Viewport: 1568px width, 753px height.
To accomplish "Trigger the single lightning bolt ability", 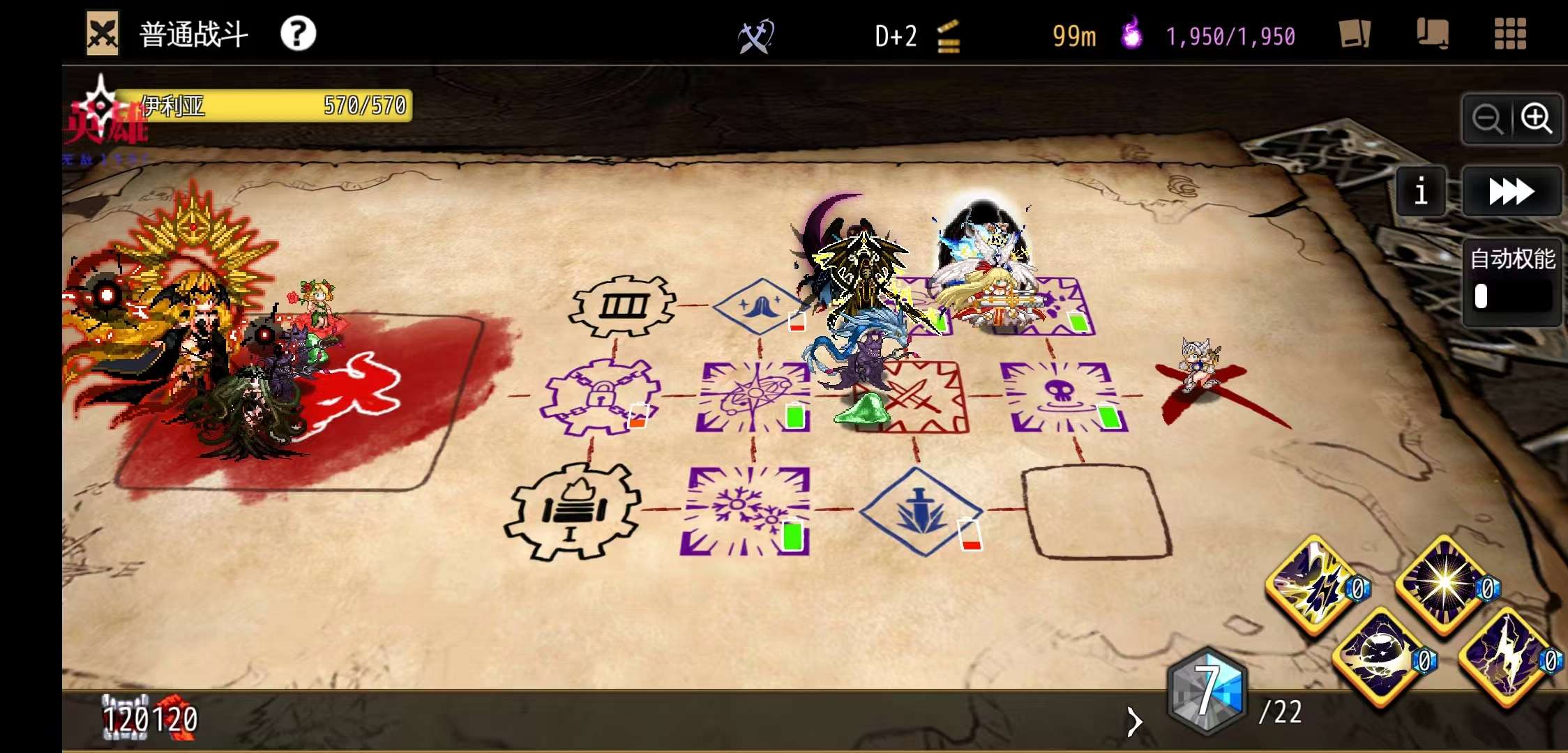I will (1505, 657).
